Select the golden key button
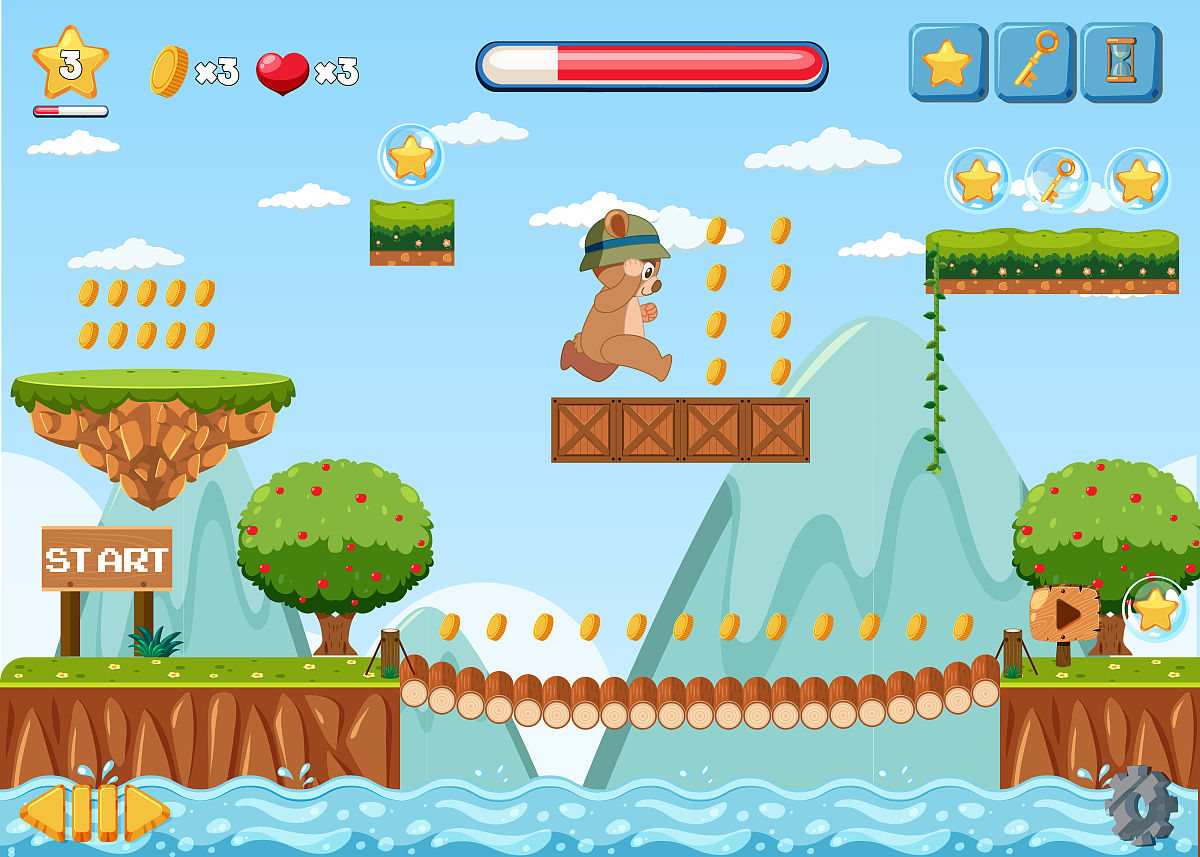Viewport: 1200px width, 857px height. click(1034, 62)
